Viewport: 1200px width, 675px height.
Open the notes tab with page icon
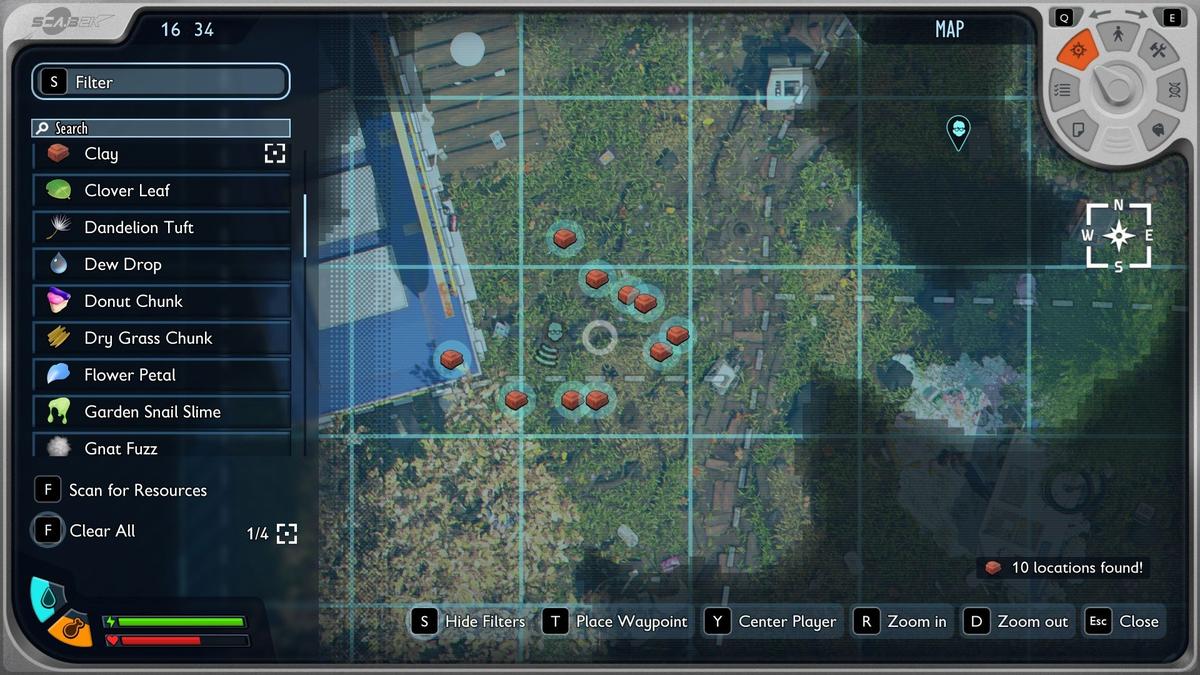(x=1079, y=129)
